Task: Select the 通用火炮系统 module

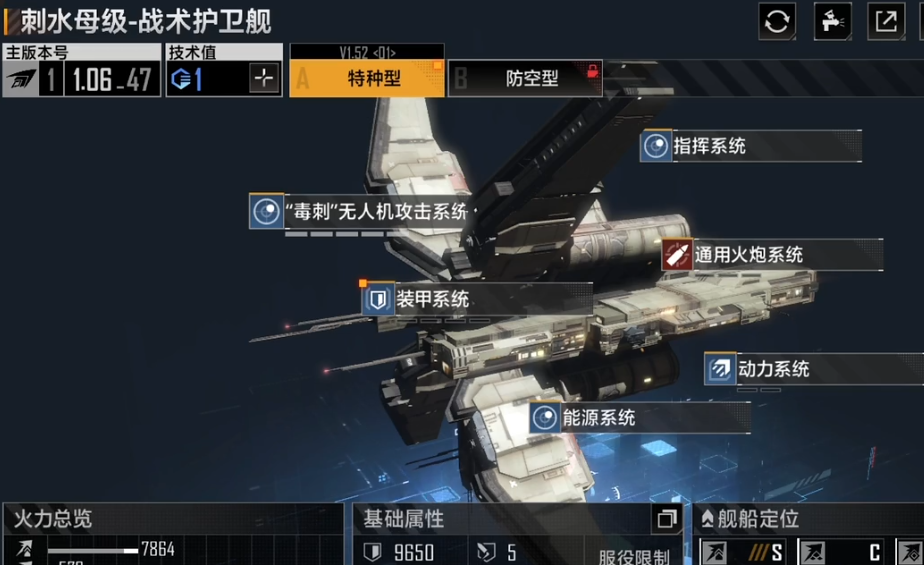Action: pyautogui.click(x=748, y=255)
